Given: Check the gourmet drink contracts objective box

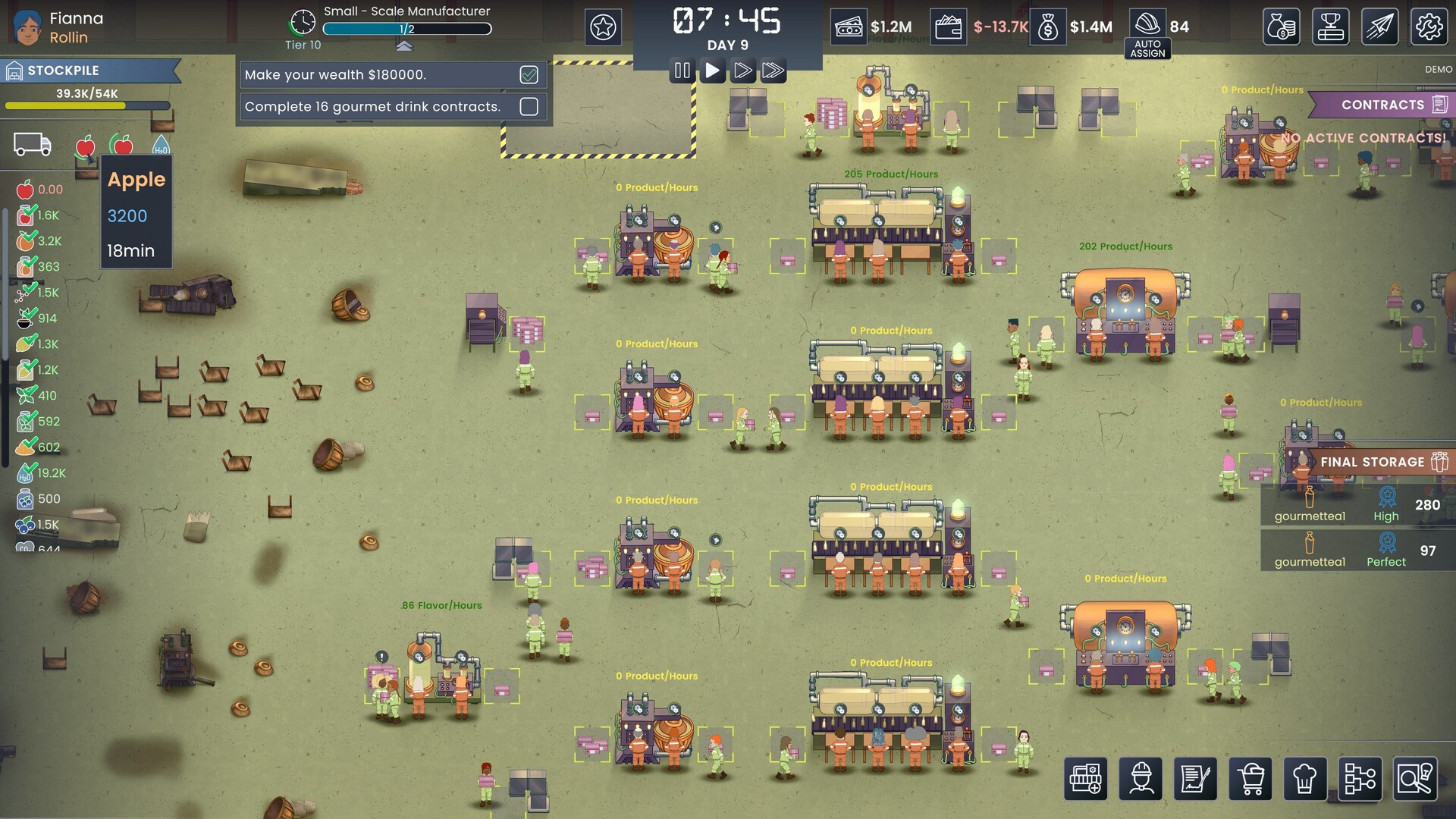Looking at the screenshot, I should [x=528, y=107].
